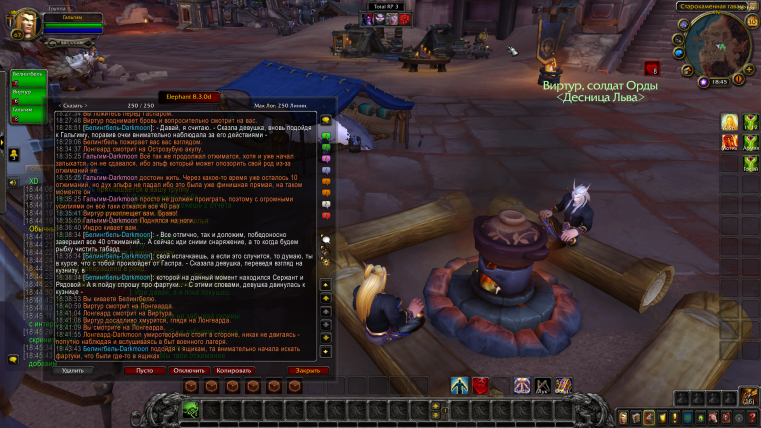Switch the log's Сказать chat channel selector

click(73, 105)
